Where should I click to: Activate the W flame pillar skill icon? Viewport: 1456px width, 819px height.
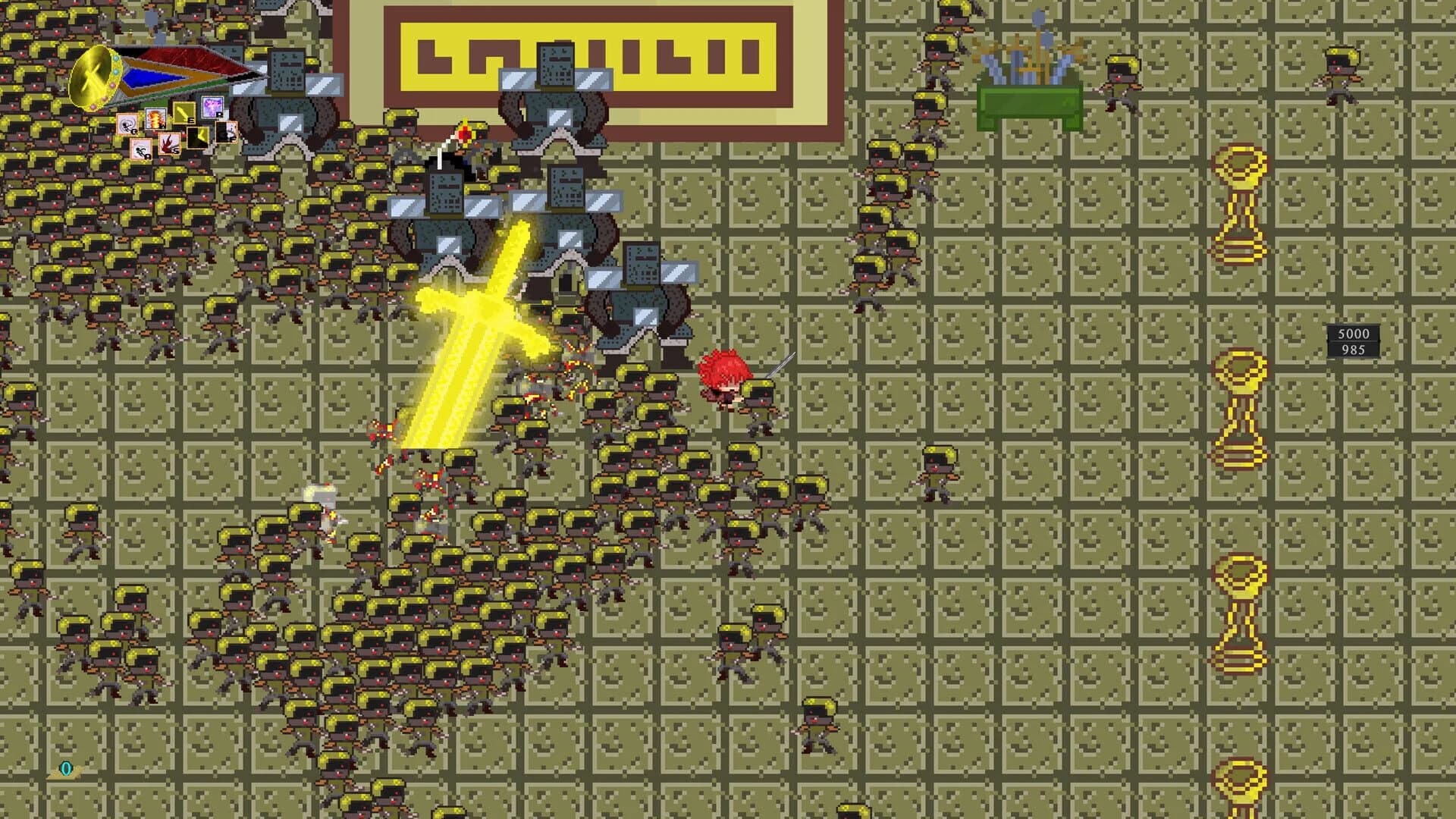click(x=154, y=120)
